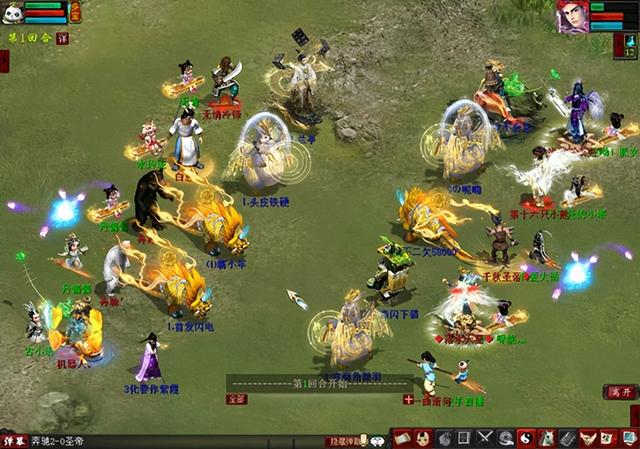Select the 全部 chat filter
Screen dimensions: 640x449
click(x=236, y=398)
